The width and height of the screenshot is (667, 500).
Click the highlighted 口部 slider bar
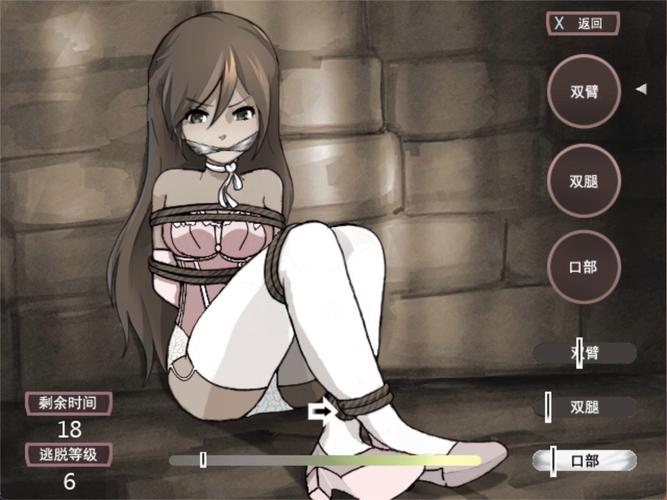[585, 460]
